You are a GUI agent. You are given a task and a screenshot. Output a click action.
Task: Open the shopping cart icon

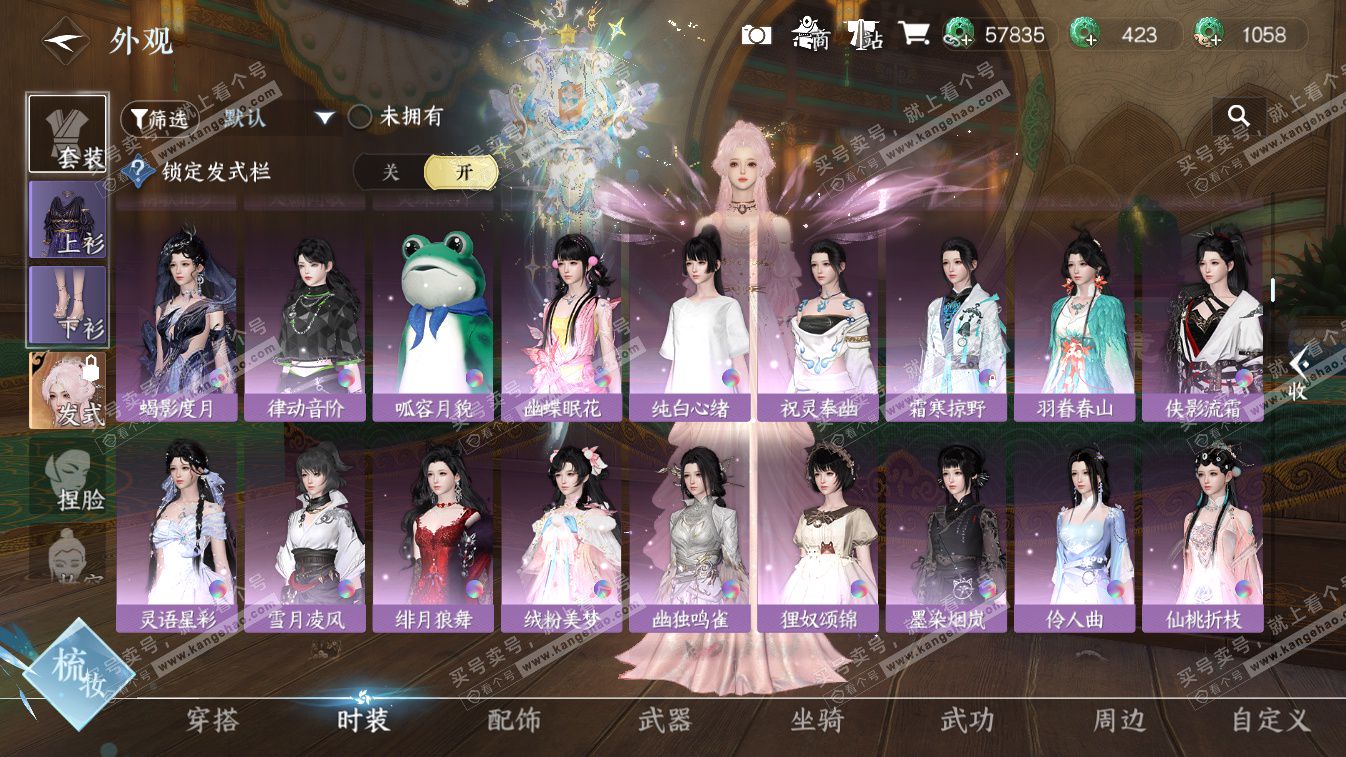913,35
